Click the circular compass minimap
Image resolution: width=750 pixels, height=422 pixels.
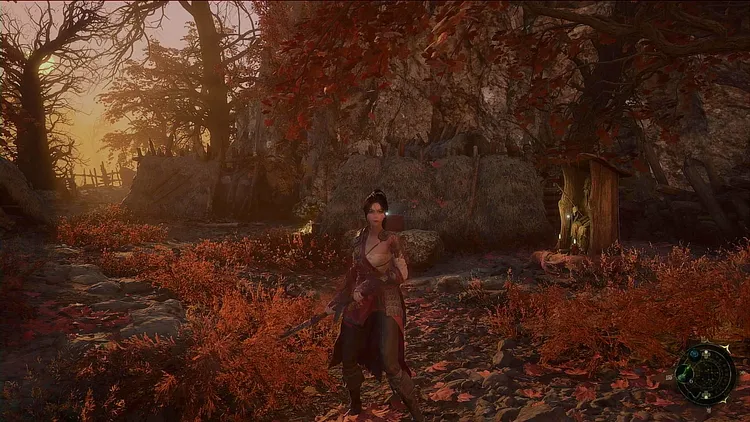(x=707, y=374)
